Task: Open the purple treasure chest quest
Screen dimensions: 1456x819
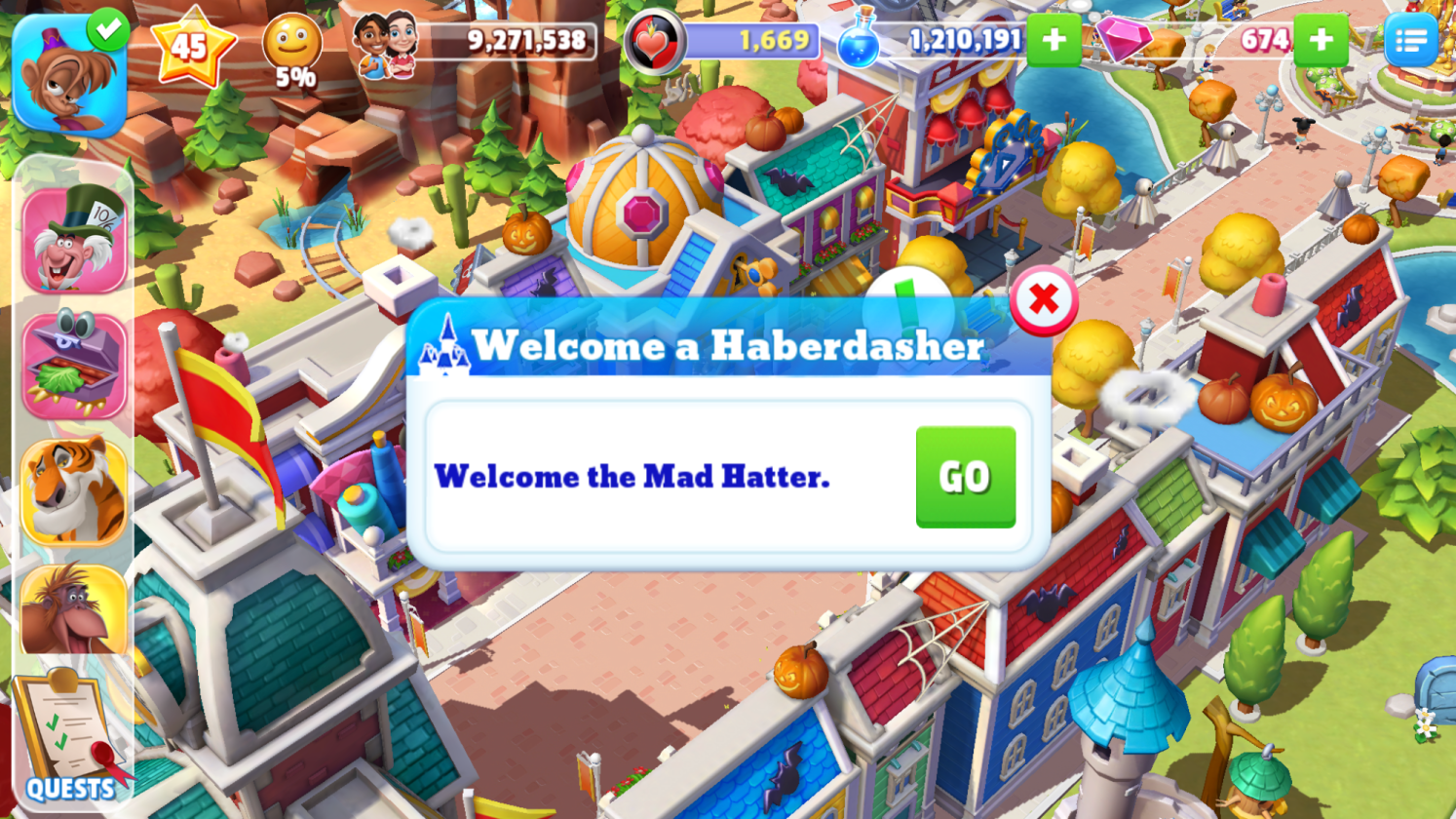Action: coord(74,366)
